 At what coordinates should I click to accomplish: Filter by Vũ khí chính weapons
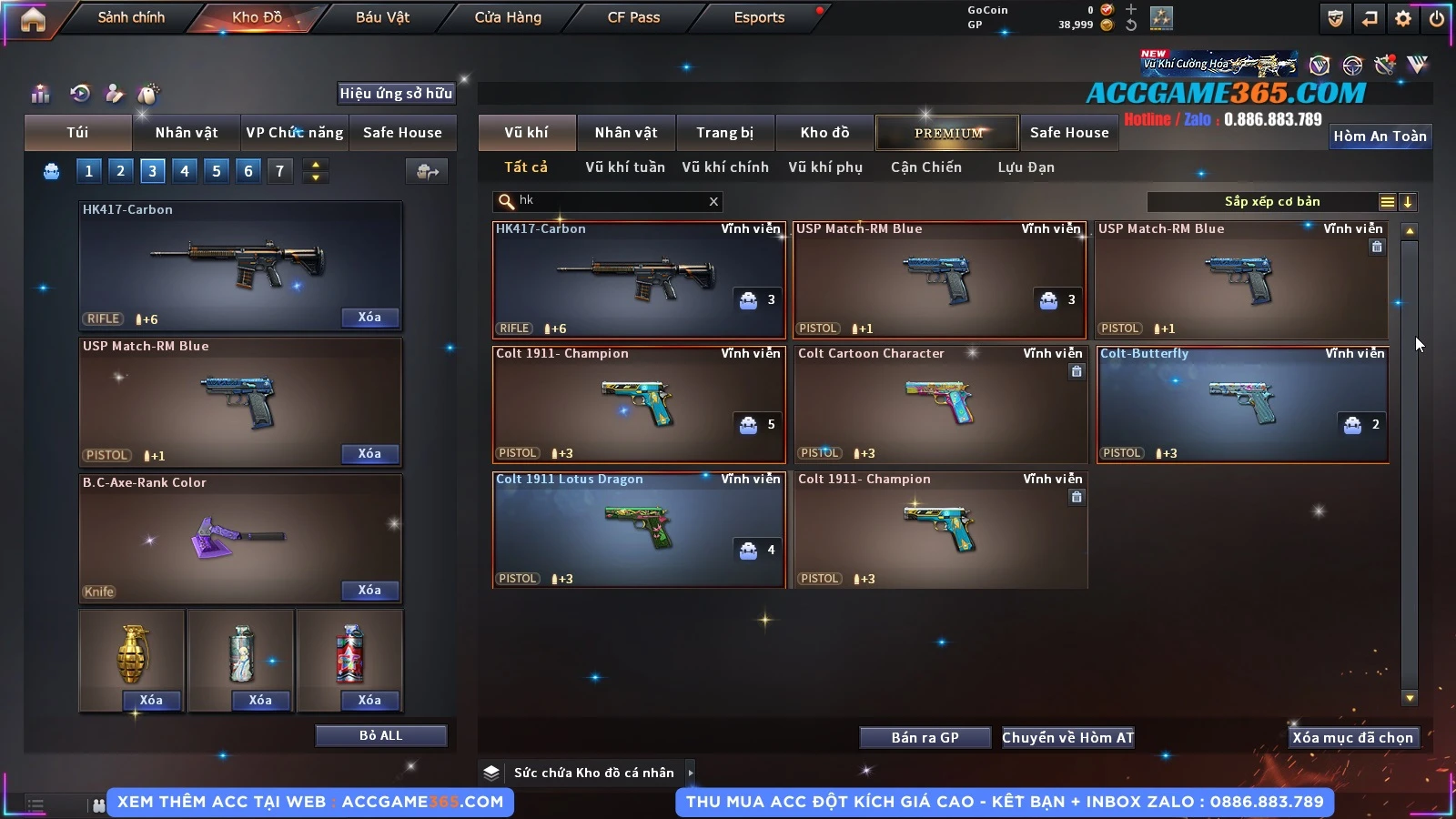point(724,167)
